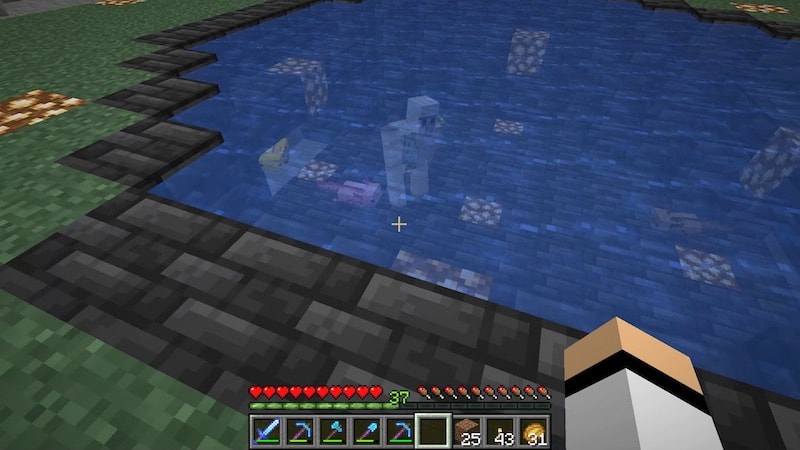Select the wood planks stack of 25
This screenshot has width=800, height=450.
[x=466, y=432]
